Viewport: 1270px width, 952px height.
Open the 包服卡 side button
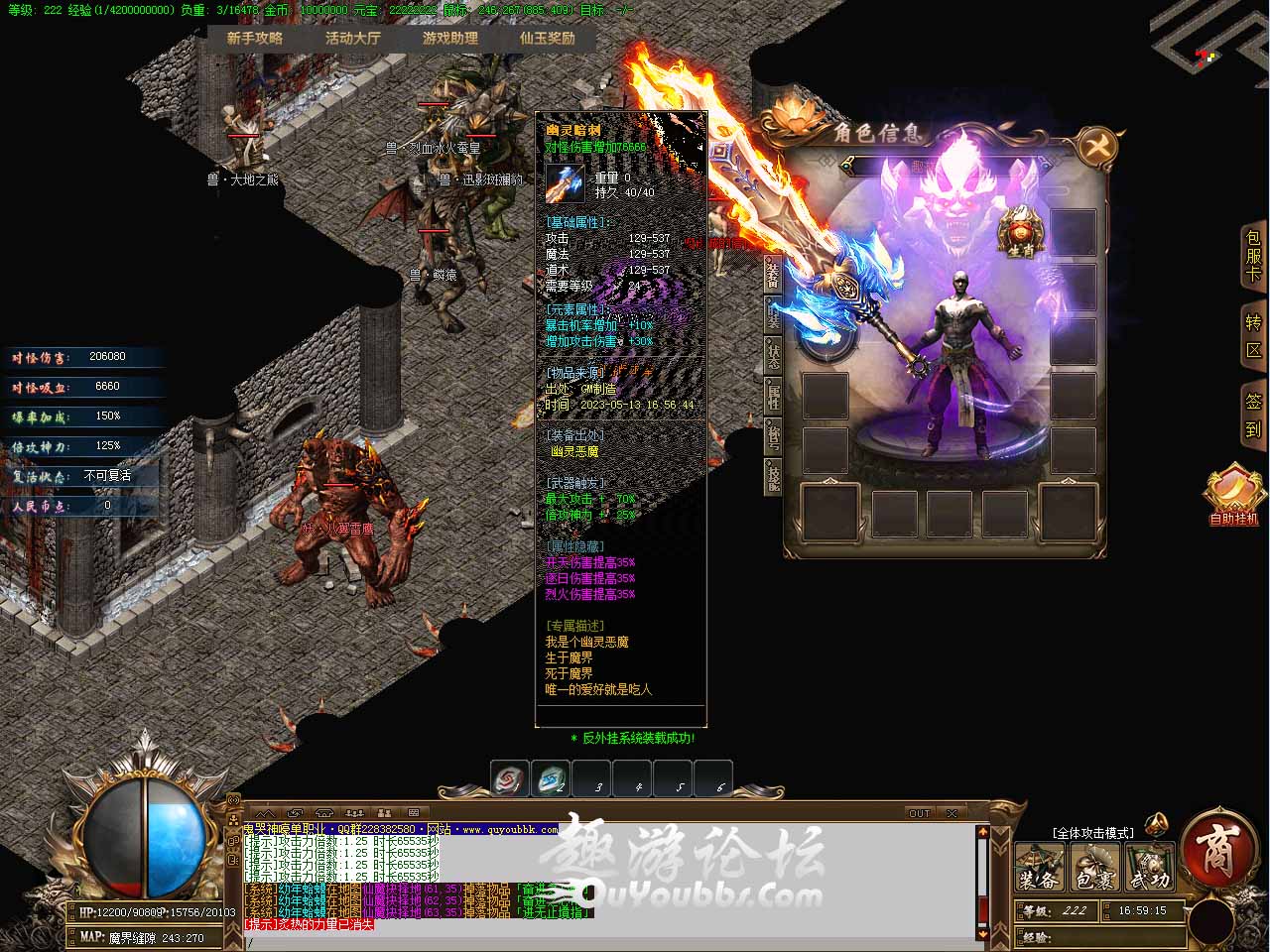tap(1253, 257)
